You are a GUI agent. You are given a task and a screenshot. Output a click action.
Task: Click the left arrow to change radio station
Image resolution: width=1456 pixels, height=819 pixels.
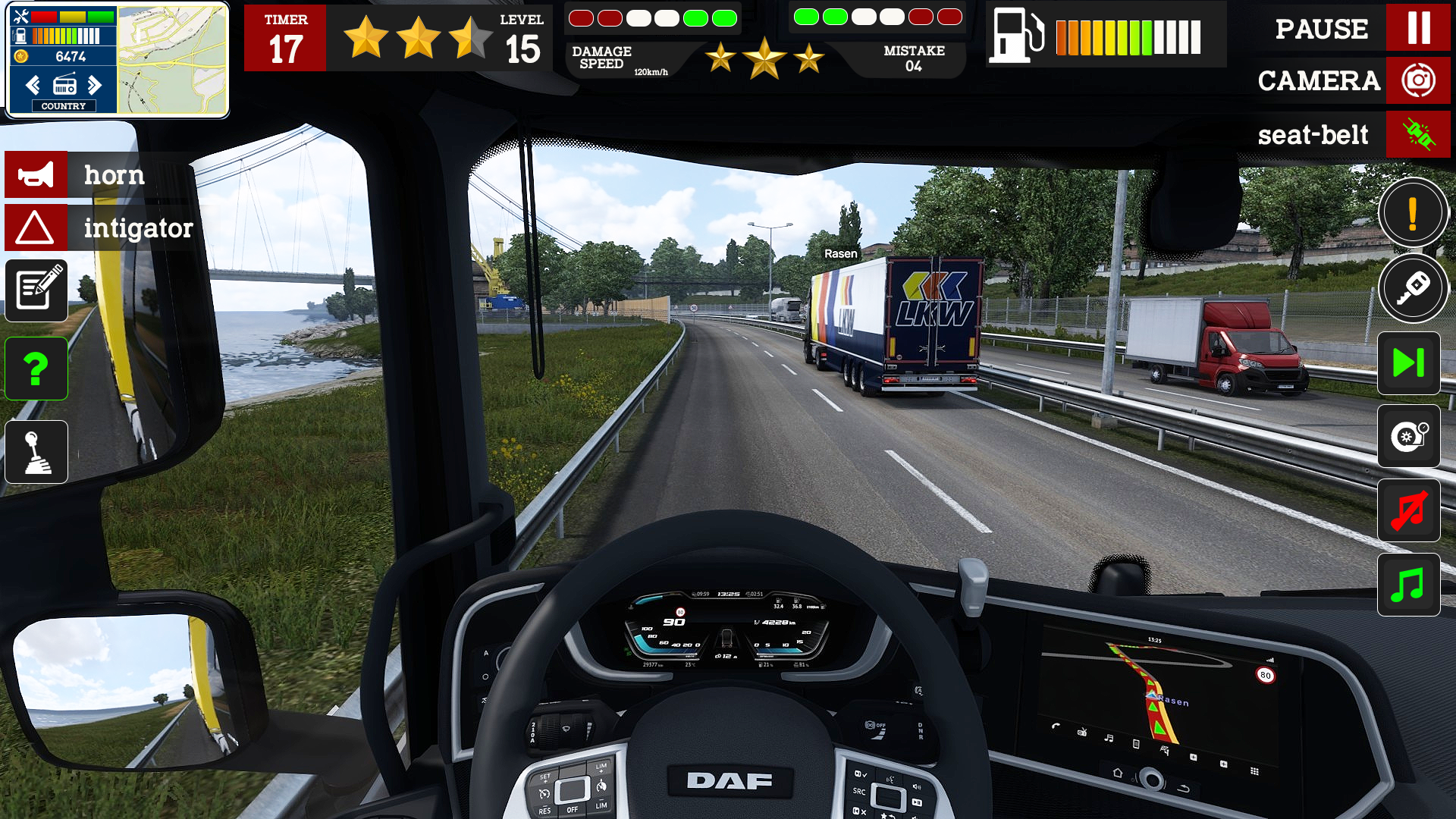32,85
